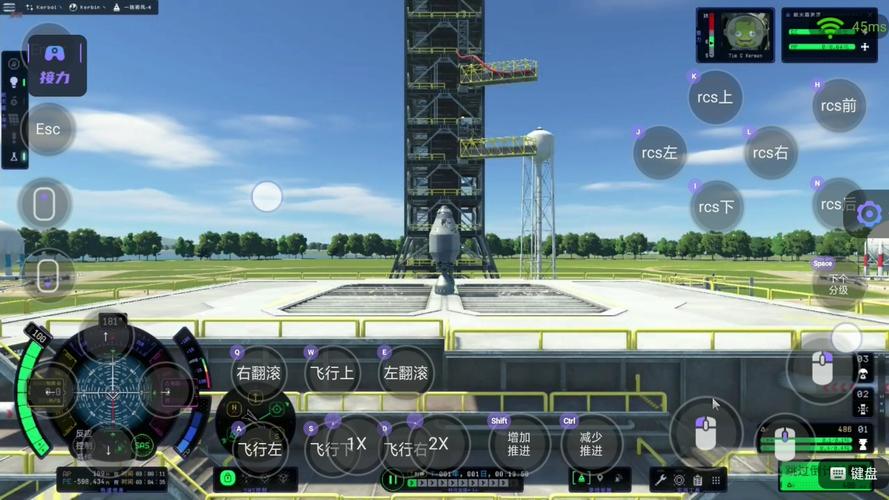Viewport: 889px width, 500px height.
Task: Tap the rcs左 control button
Action: click(x=659, y=153)
